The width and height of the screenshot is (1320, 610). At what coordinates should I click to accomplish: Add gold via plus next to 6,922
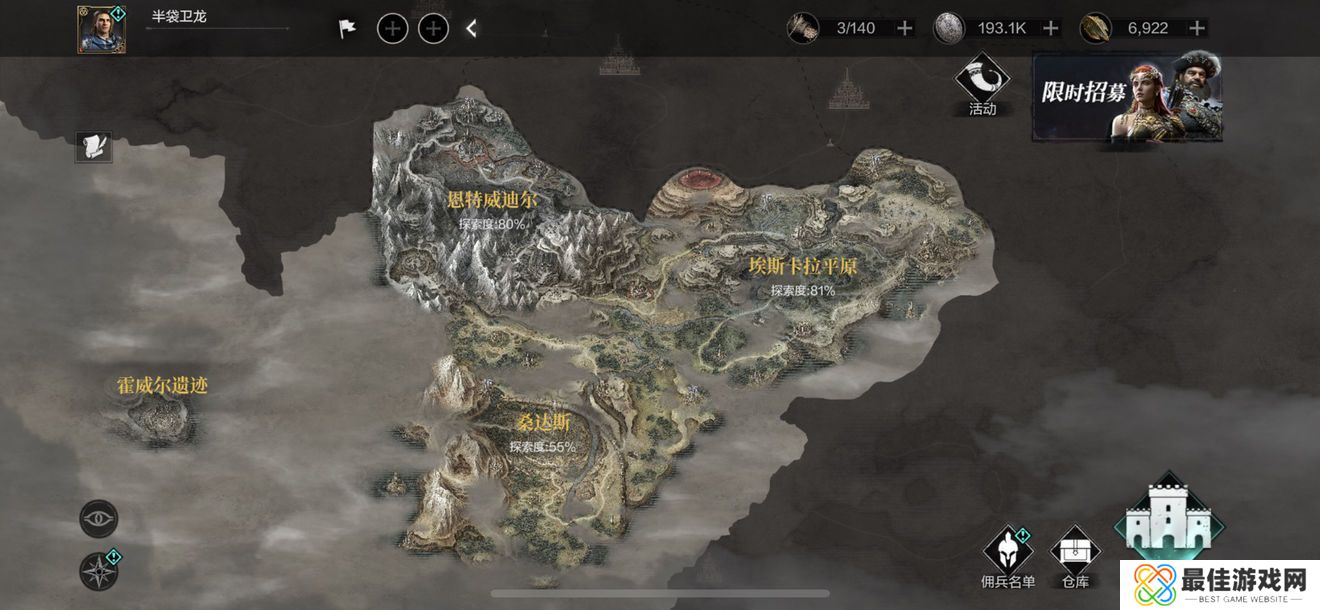(x=1196, y=28)
